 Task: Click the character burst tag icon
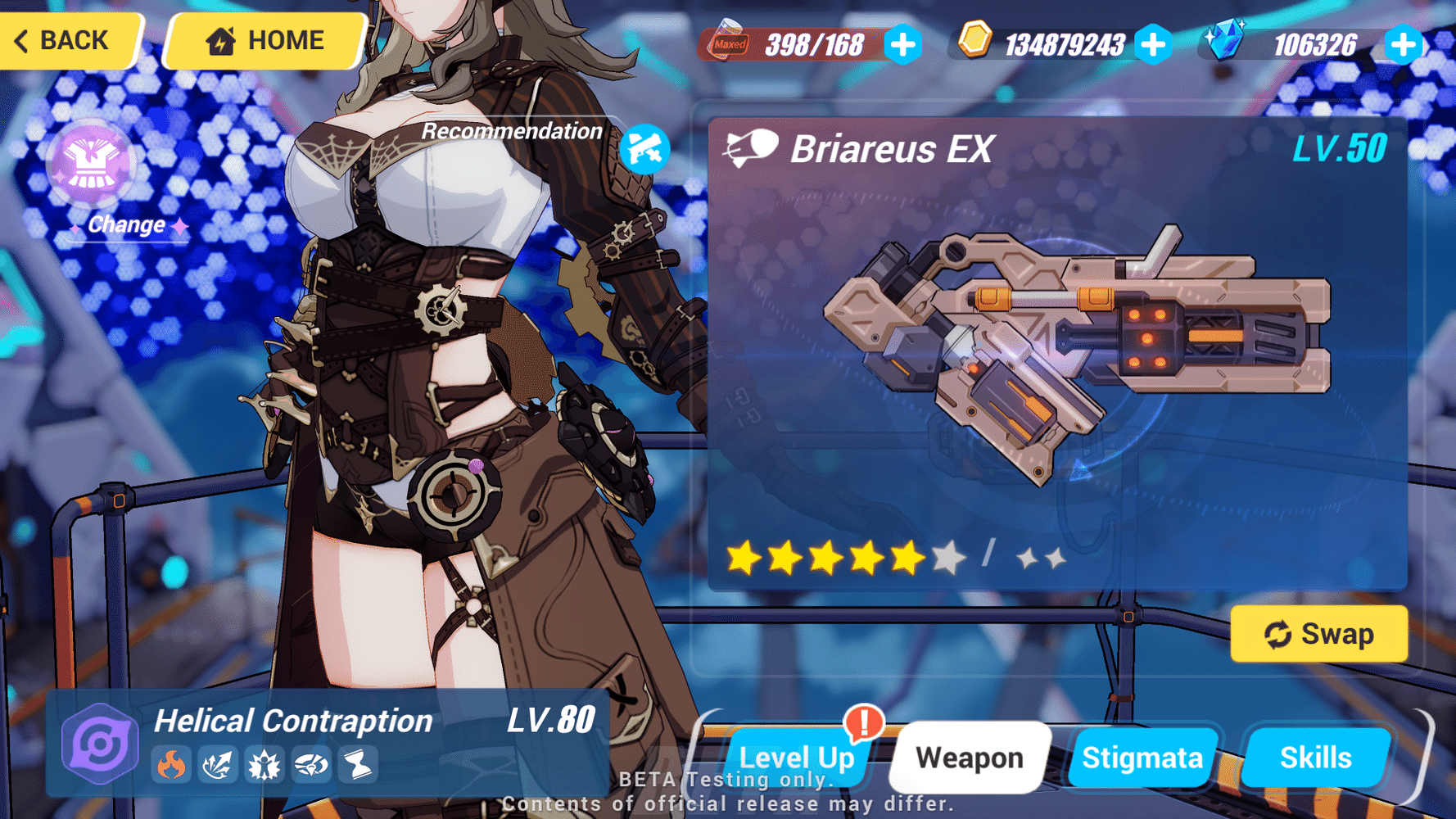pyautogui.click(x=264, y=764)
